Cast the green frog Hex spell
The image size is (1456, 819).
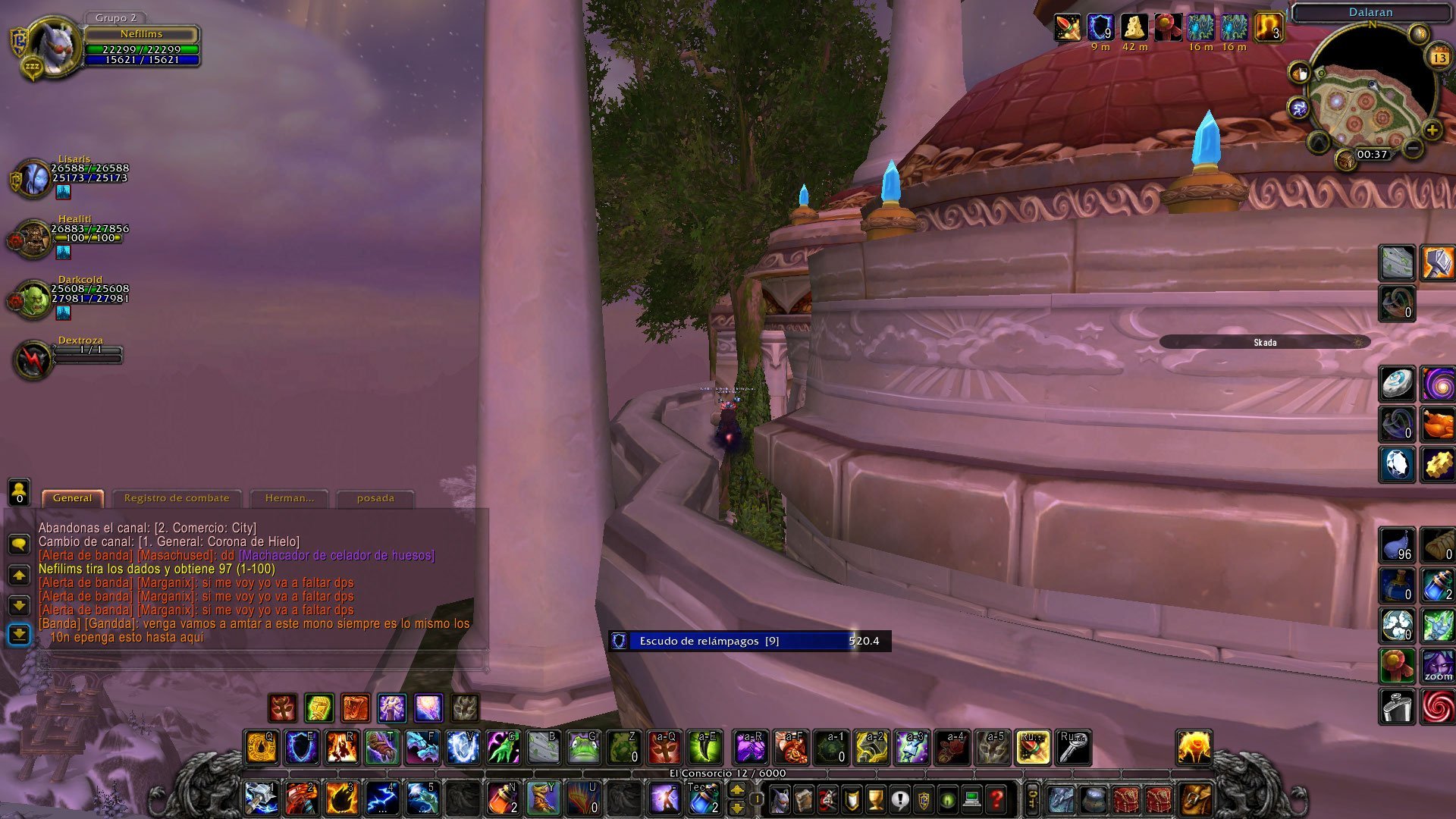coord(583,748)
